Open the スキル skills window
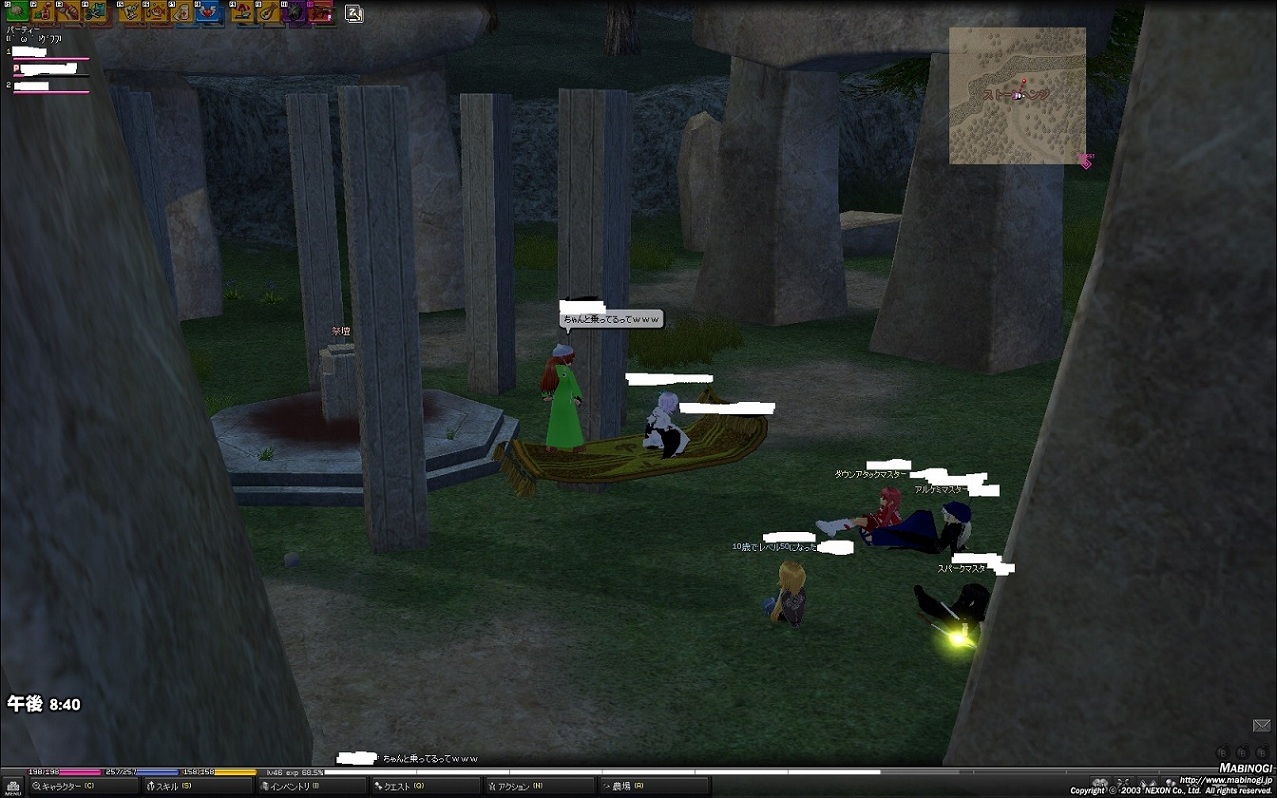 point(170,787)
